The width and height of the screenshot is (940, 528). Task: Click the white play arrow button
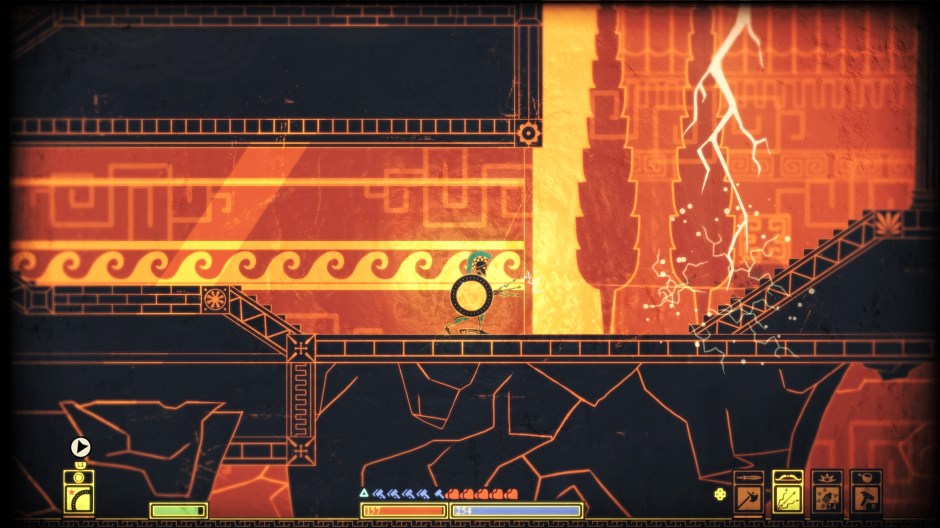coord(81,448)
